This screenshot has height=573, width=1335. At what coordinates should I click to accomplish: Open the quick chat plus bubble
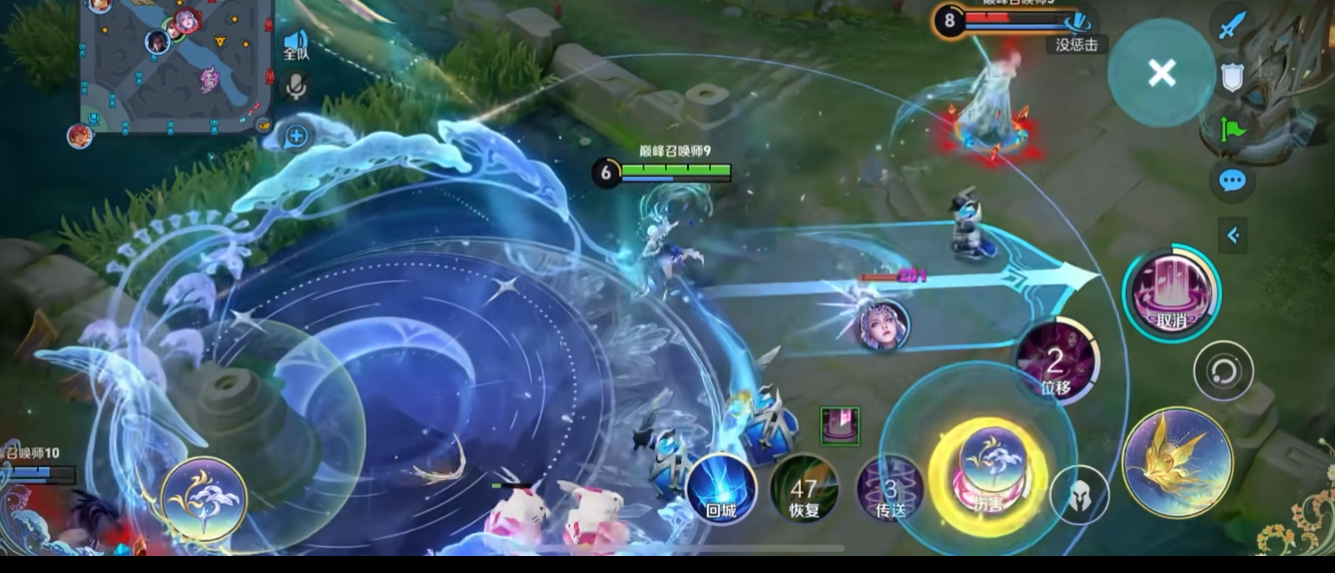click(x=296, y=135)
